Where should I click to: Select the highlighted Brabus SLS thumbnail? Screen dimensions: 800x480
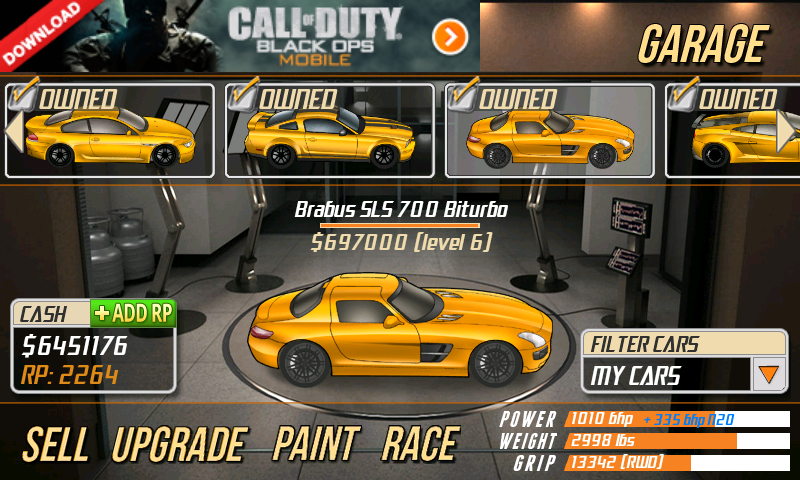click(549, 131)
